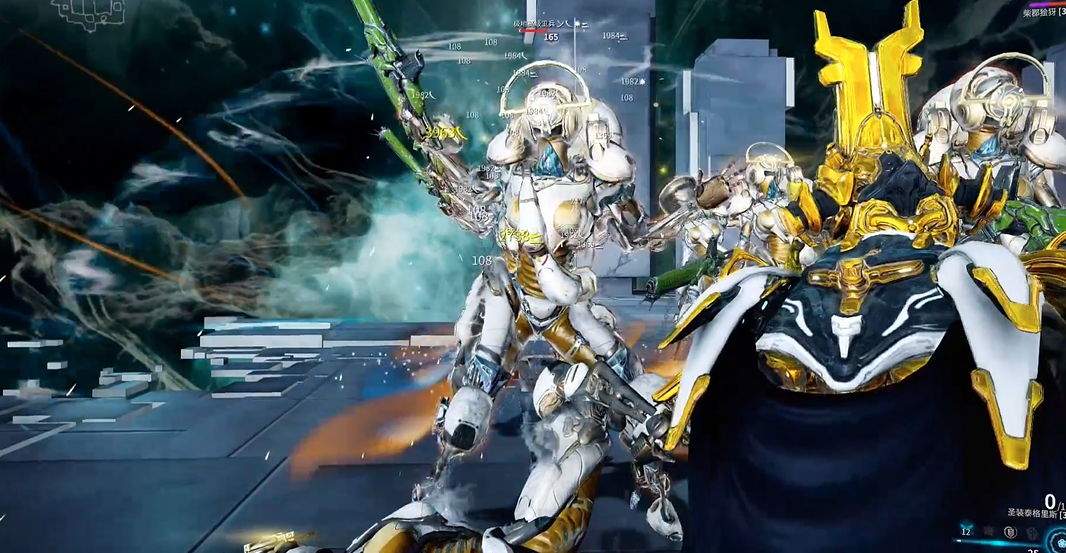This screenshot has height=553, width=1066.
Task: Open the minimap outline in the corner
Action: click(x=88, y=11)
